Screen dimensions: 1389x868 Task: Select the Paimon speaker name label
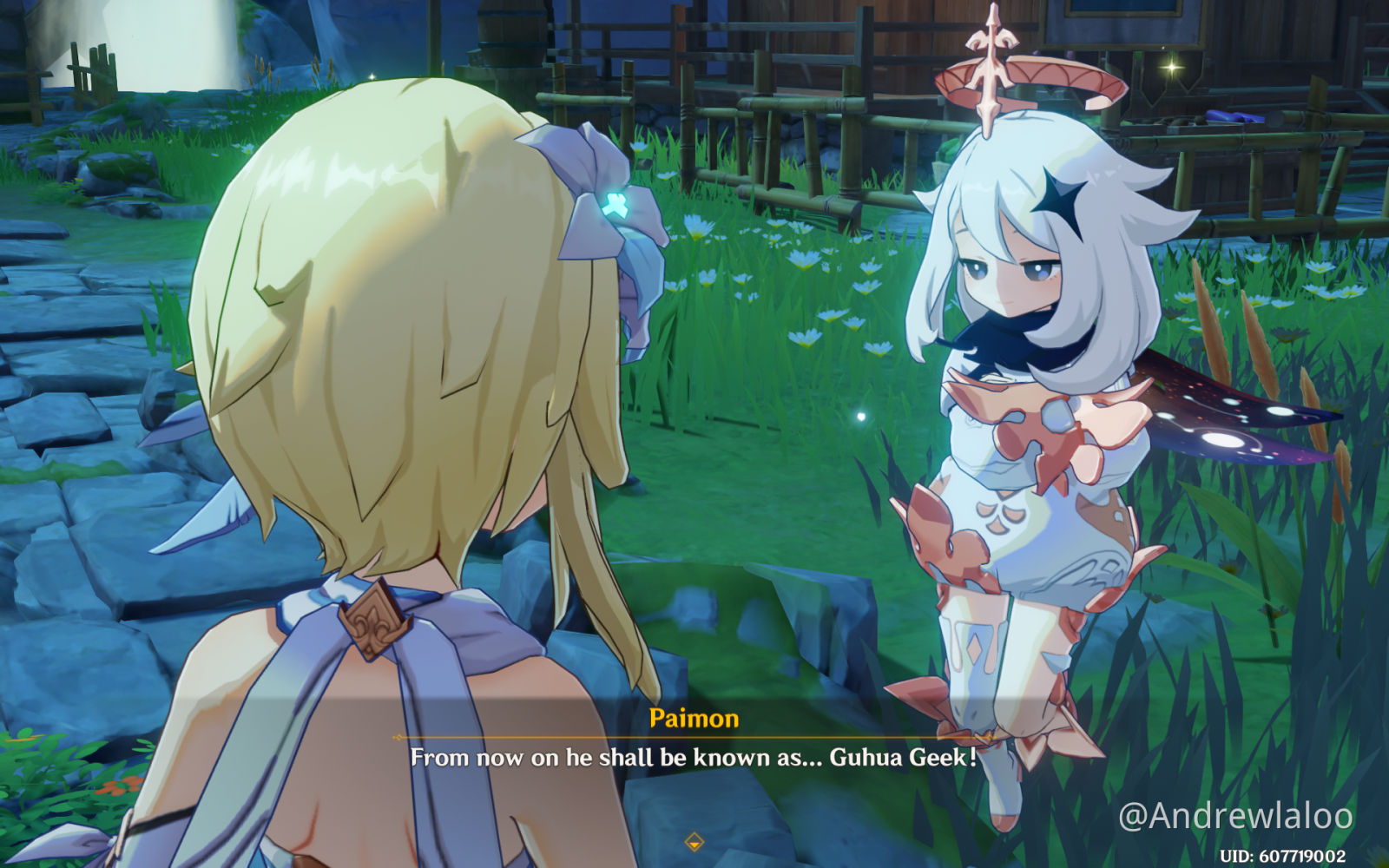tap(694, 719)
